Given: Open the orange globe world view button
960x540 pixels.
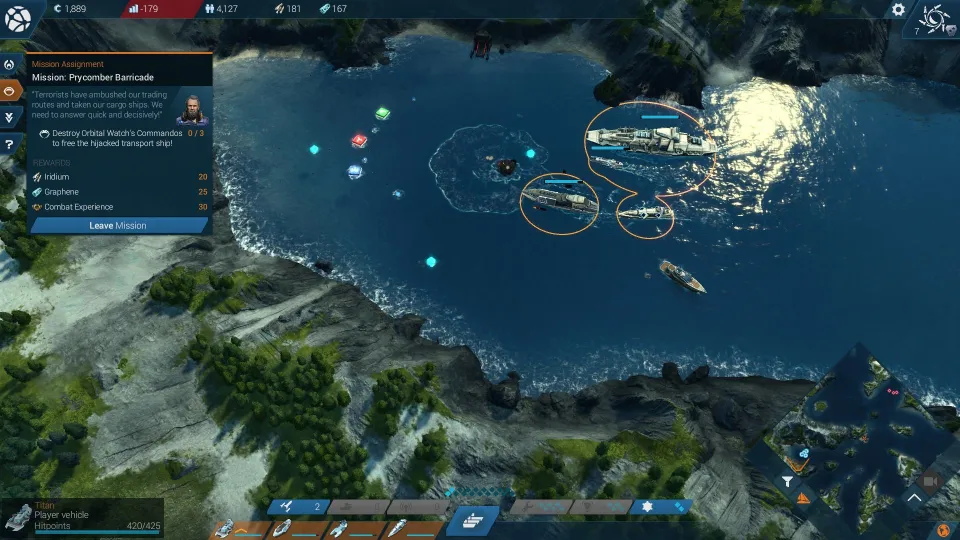Looking at the screenshot, I should (x=940, y=530).
